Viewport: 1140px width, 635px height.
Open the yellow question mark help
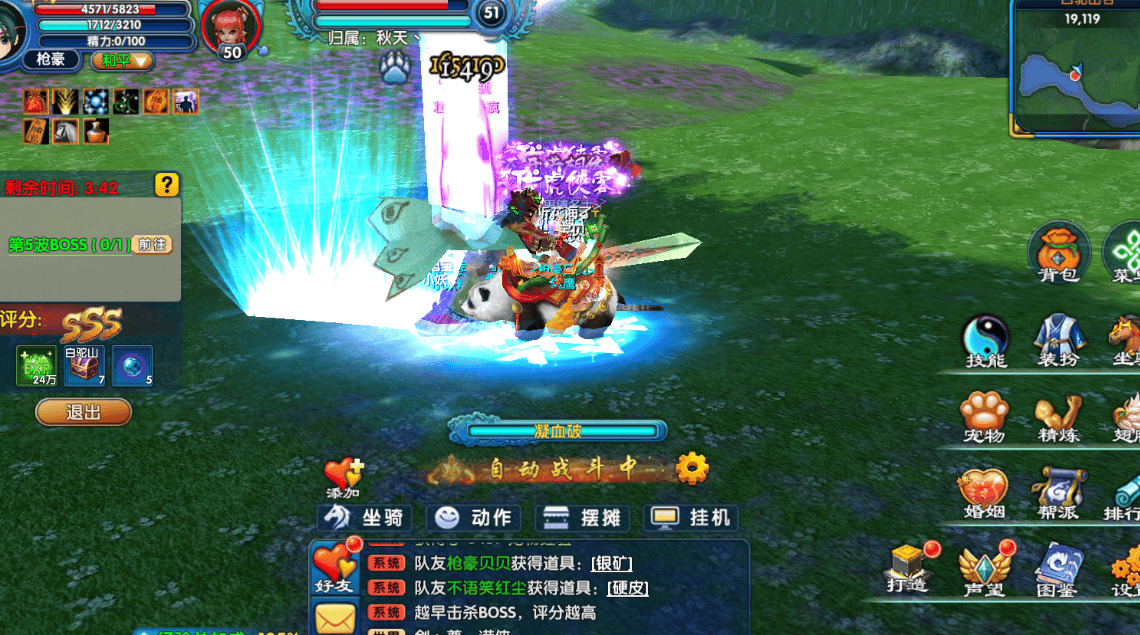coord(166,185)
